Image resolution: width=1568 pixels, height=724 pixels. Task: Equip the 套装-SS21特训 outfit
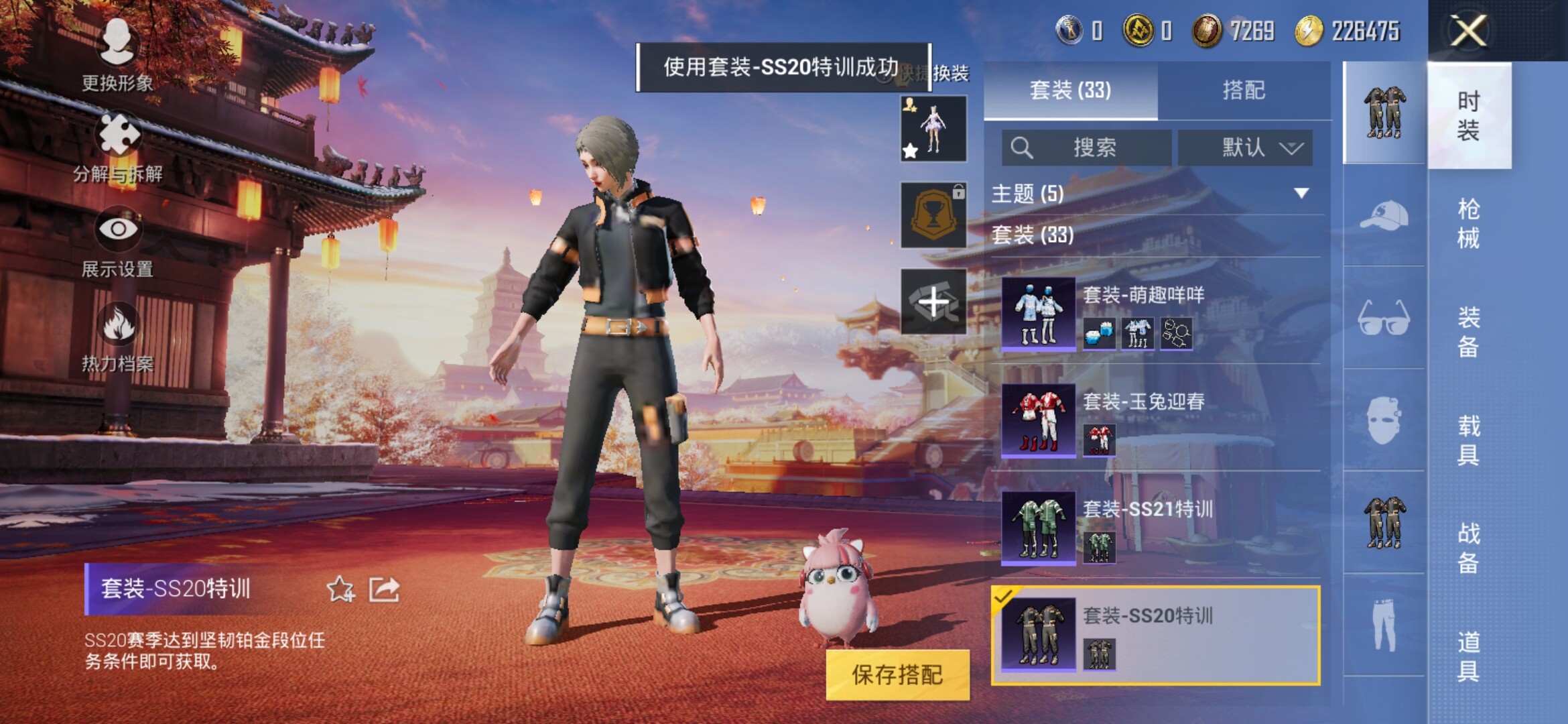pos(1159,528)
